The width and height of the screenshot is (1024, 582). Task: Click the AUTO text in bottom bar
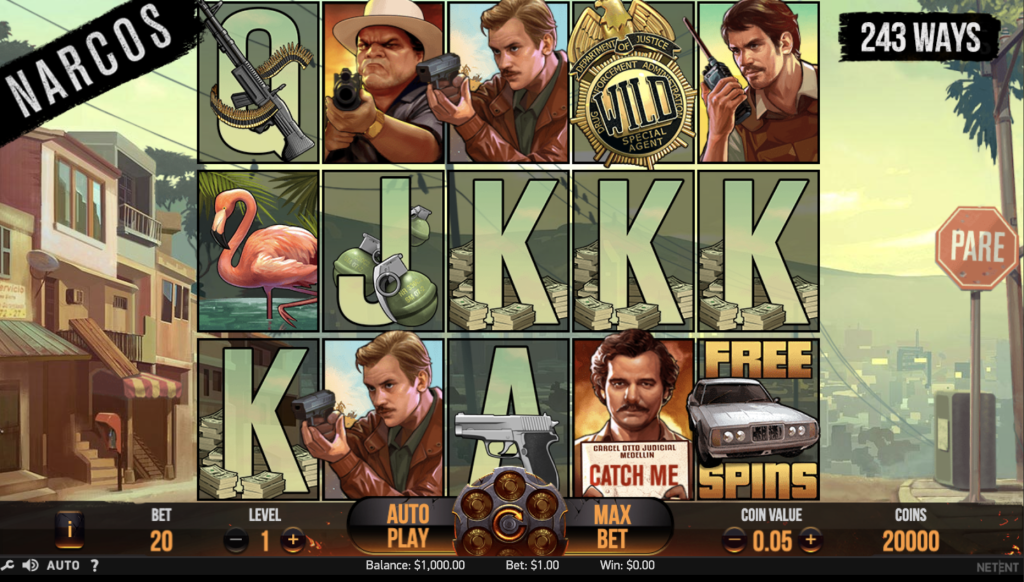click(x=63, y=566)
